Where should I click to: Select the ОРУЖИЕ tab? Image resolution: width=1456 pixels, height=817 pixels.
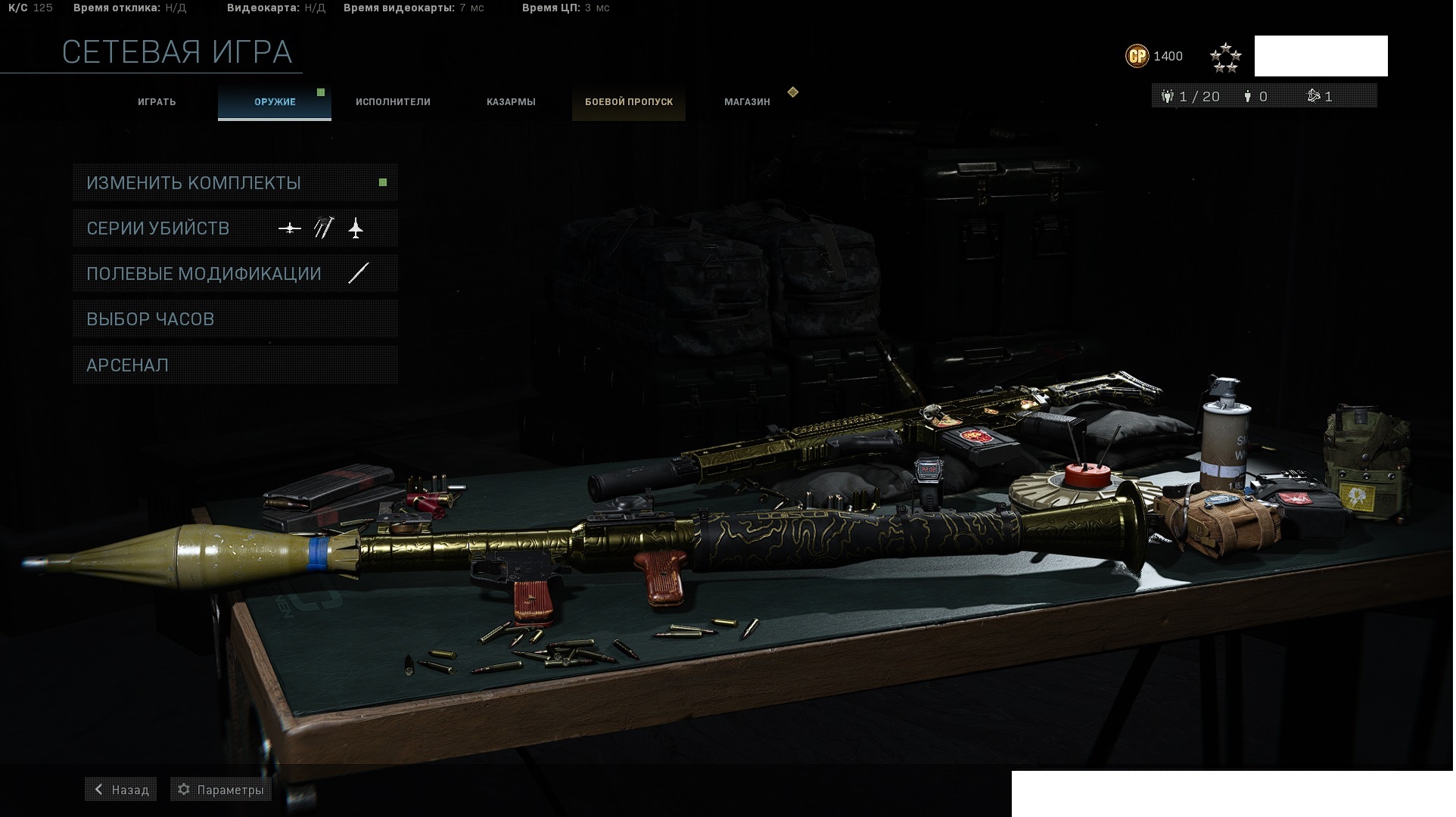click(x=275, y=102)
